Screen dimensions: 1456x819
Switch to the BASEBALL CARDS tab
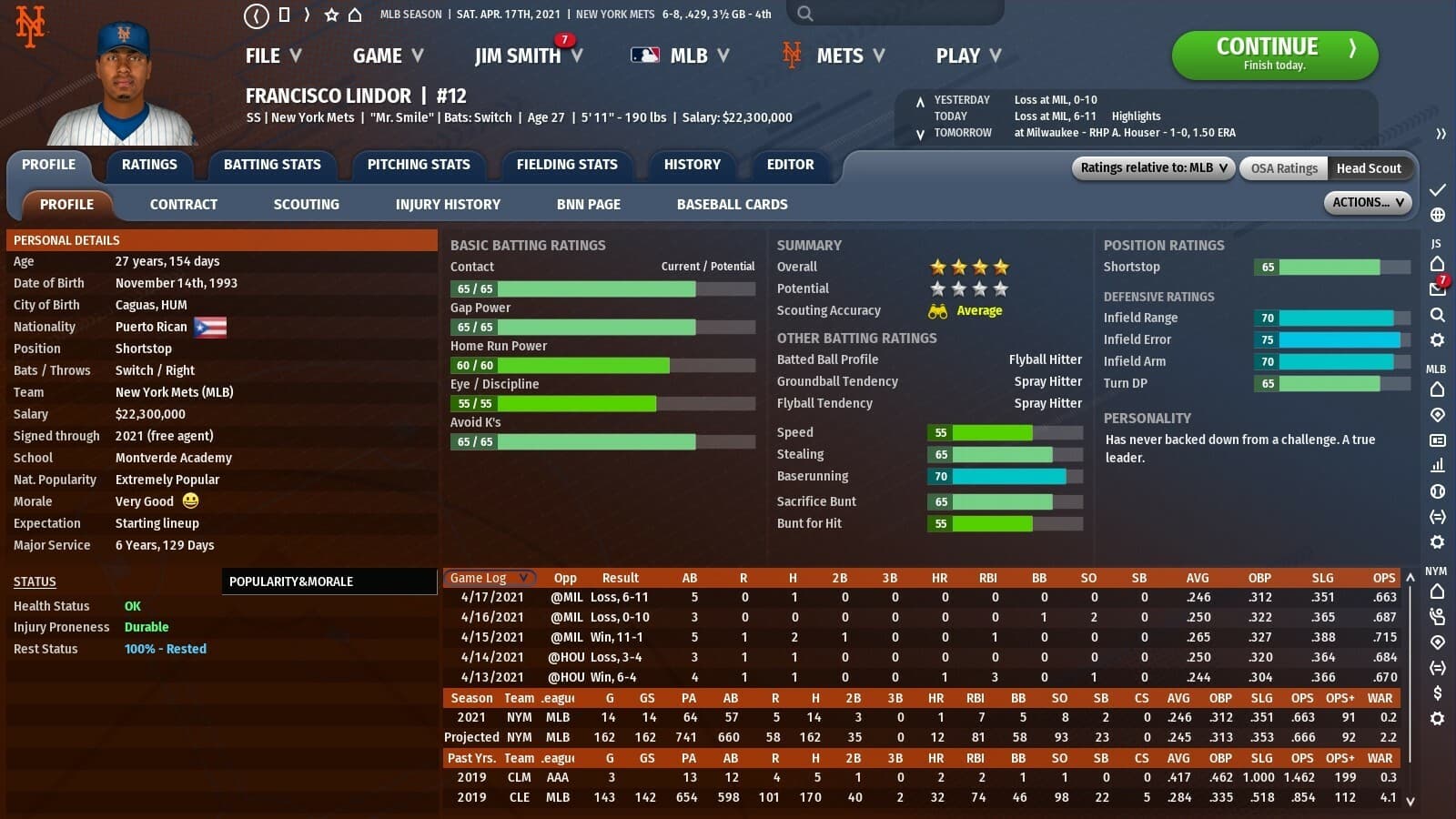[x=731, y=204]
